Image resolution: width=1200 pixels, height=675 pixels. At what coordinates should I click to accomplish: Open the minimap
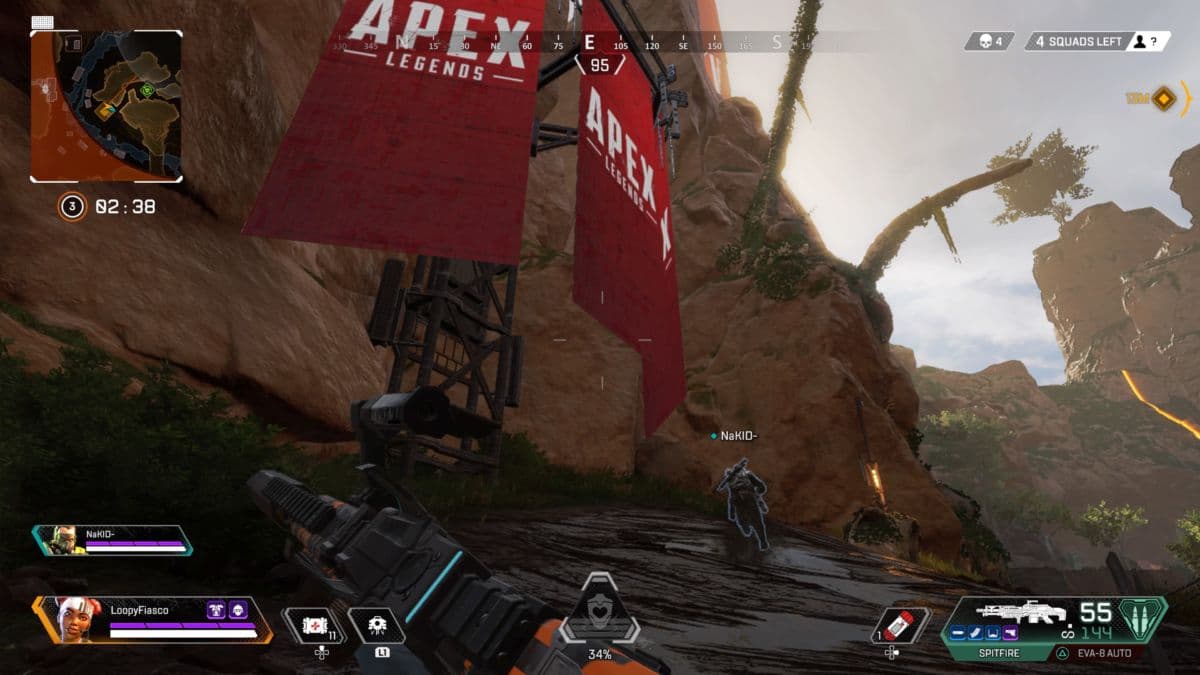[x=106, y=105]
